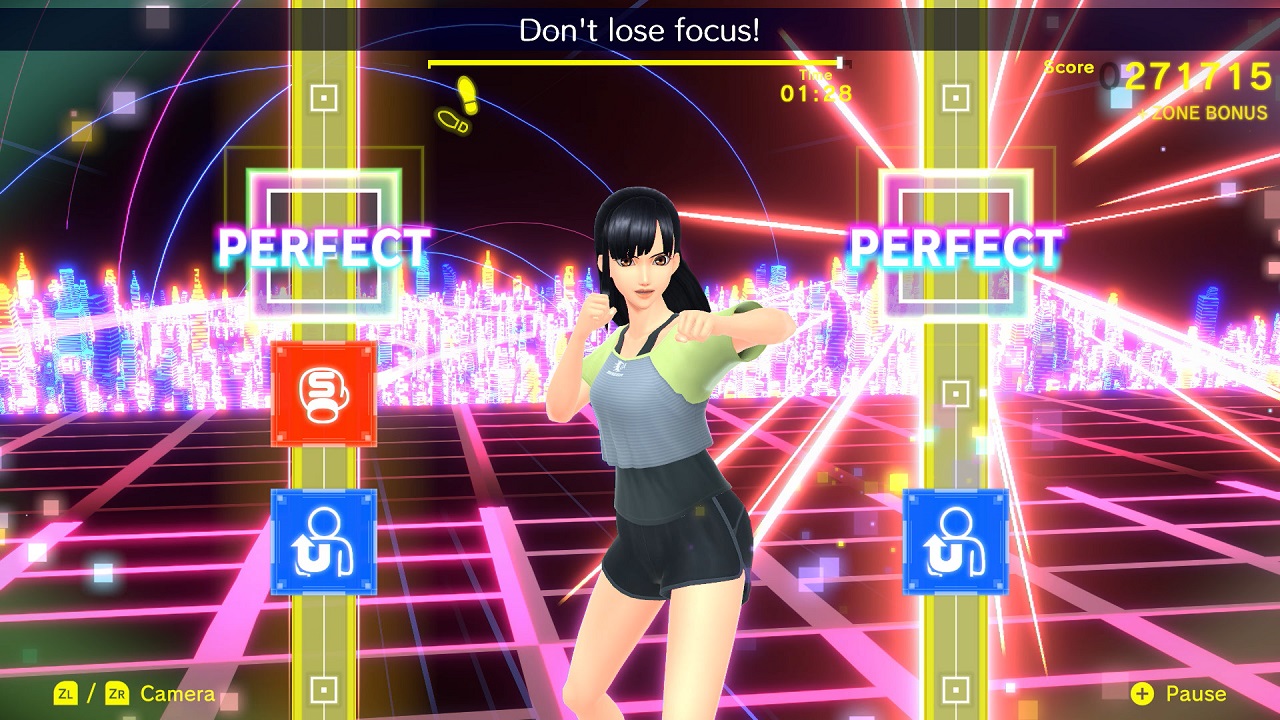This screenshot has width=1280, height=720.
Task: Select the 'Don't lose focus!' message banner
Action: coord(639,27)
